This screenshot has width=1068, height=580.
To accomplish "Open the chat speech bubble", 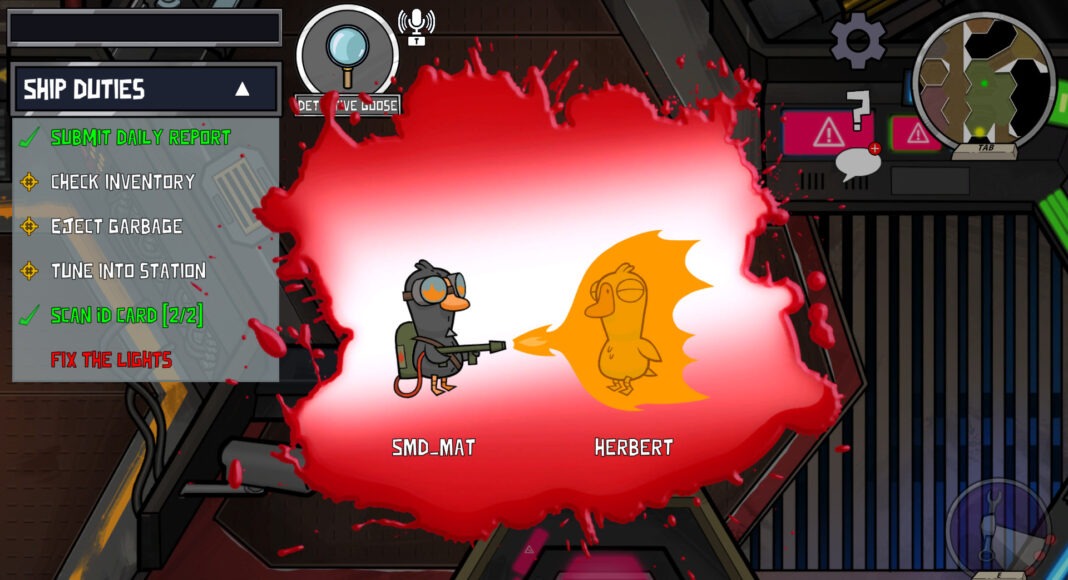I will (x=858, y=162).
